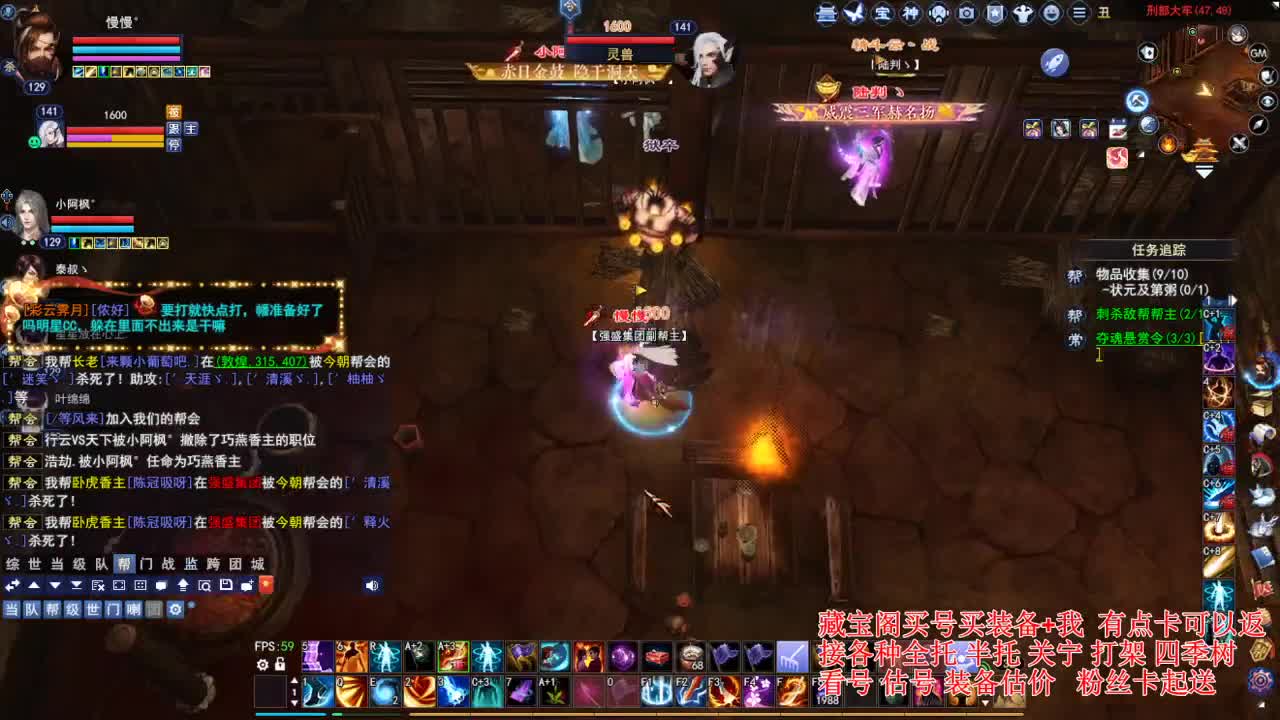Click the 神 icon in the top bar
1280x720 pixels.
910,13
